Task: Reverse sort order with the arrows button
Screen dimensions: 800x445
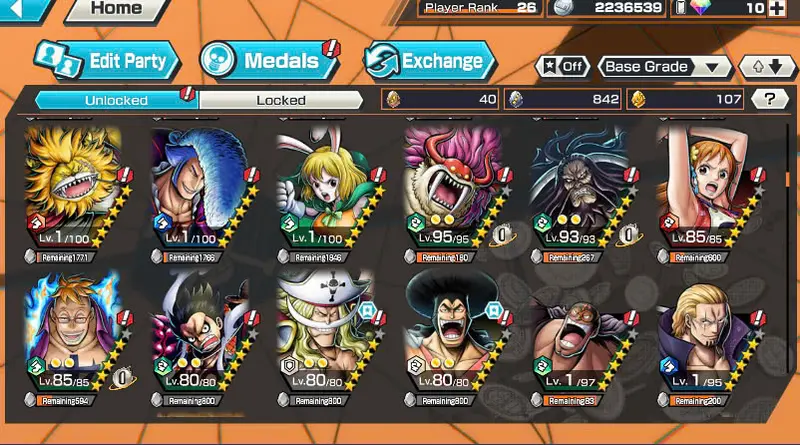Action: pyautogui.click(x=767, y=67)
